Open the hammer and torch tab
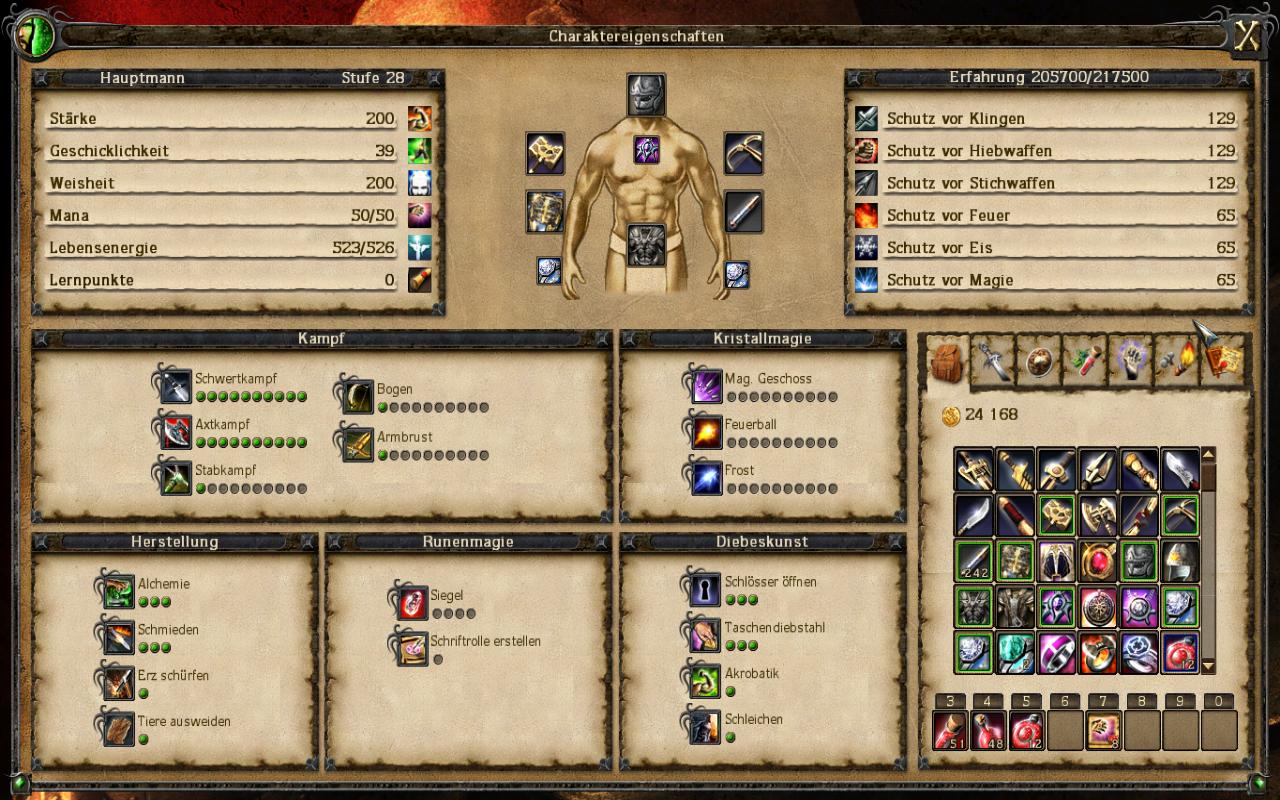 tap(1176, 361)
